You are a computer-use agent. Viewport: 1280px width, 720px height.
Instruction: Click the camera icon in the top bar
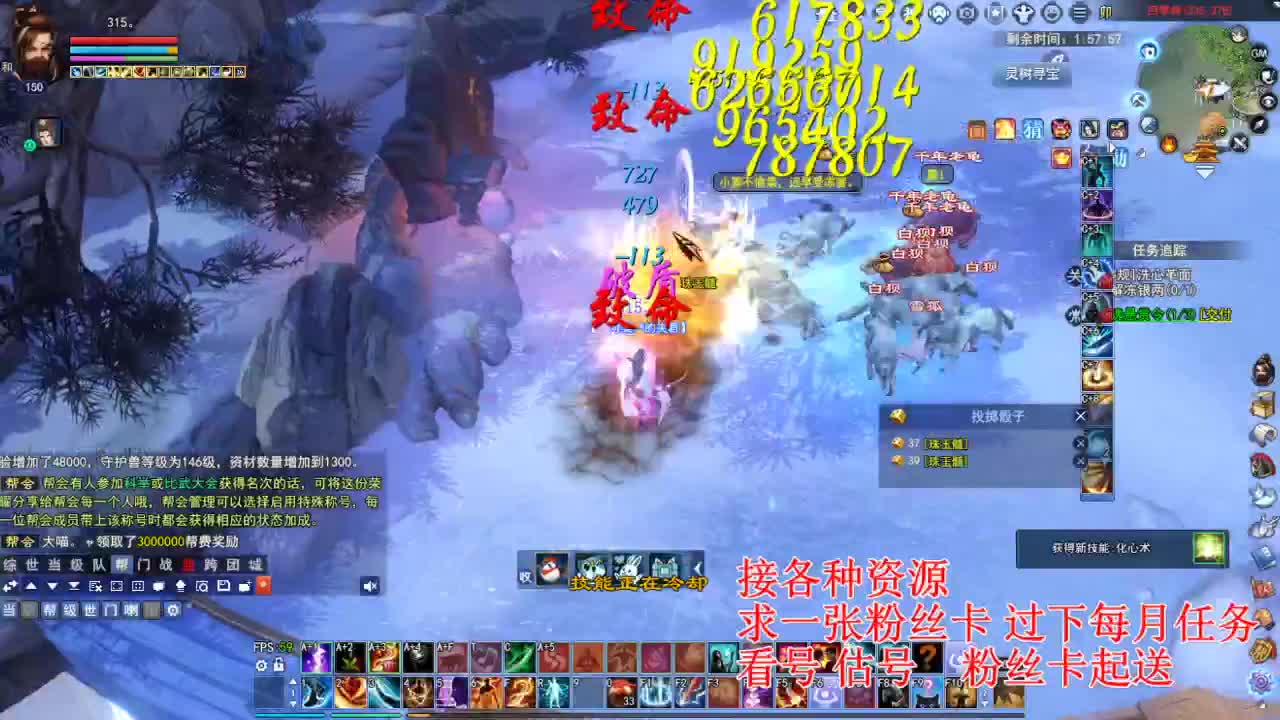click(x=965, y=12)
